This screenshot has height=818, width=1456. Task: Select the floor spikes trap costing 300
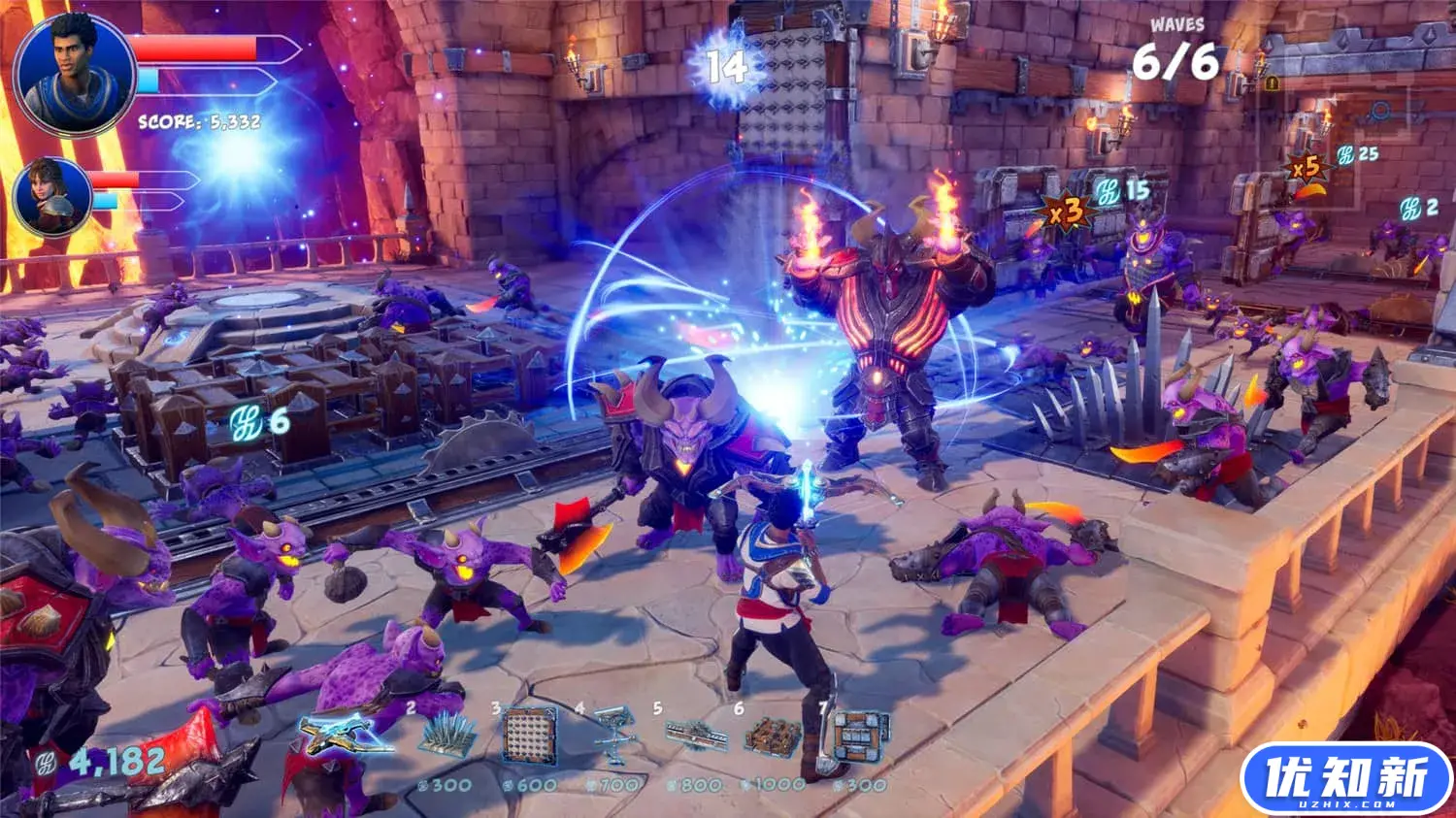(447, 736)
